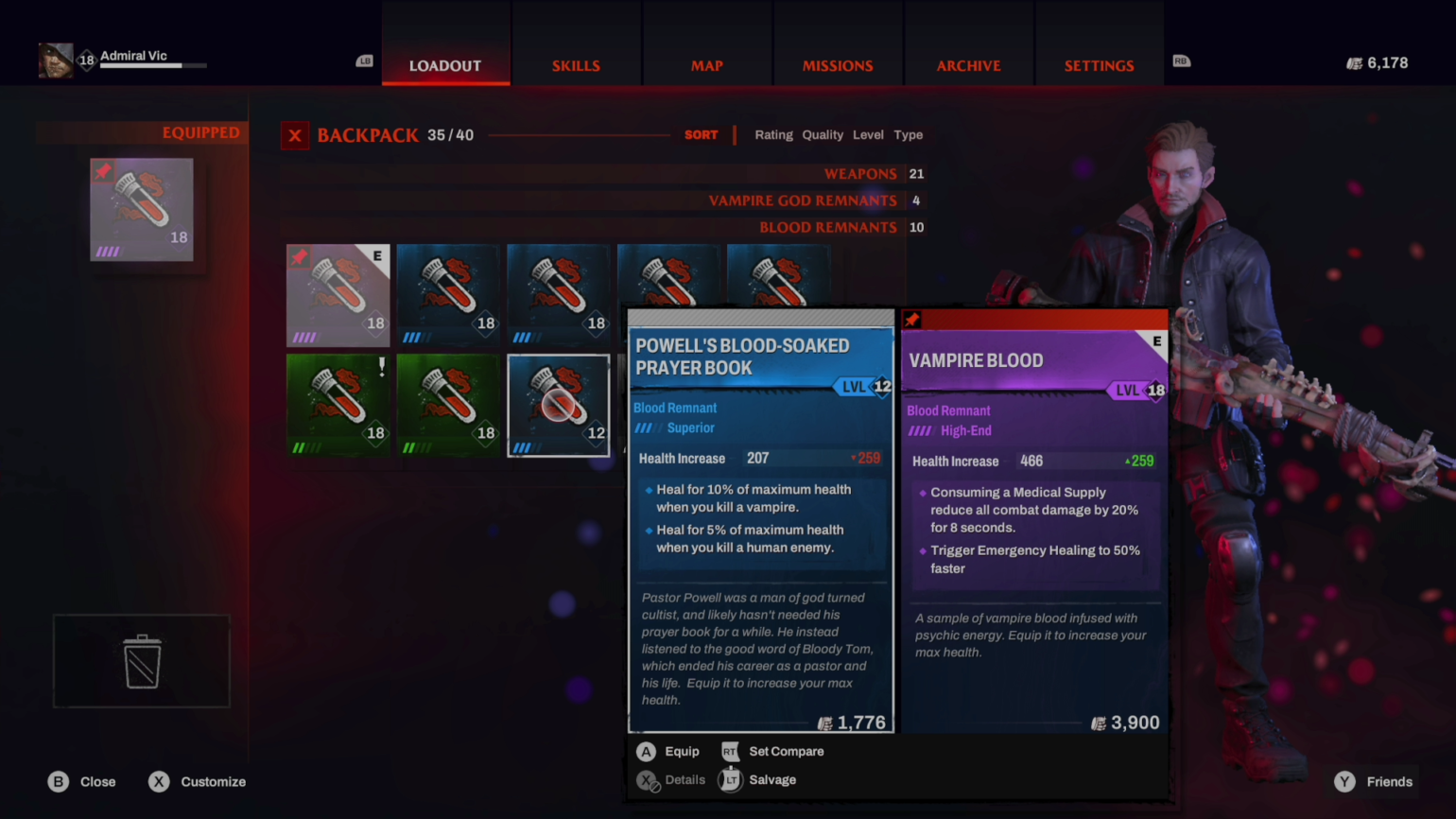Expand the VAMPIRE GOD REMNANTS category
The width and height of the screenshot is (1456, 819).
coord(803,200)
